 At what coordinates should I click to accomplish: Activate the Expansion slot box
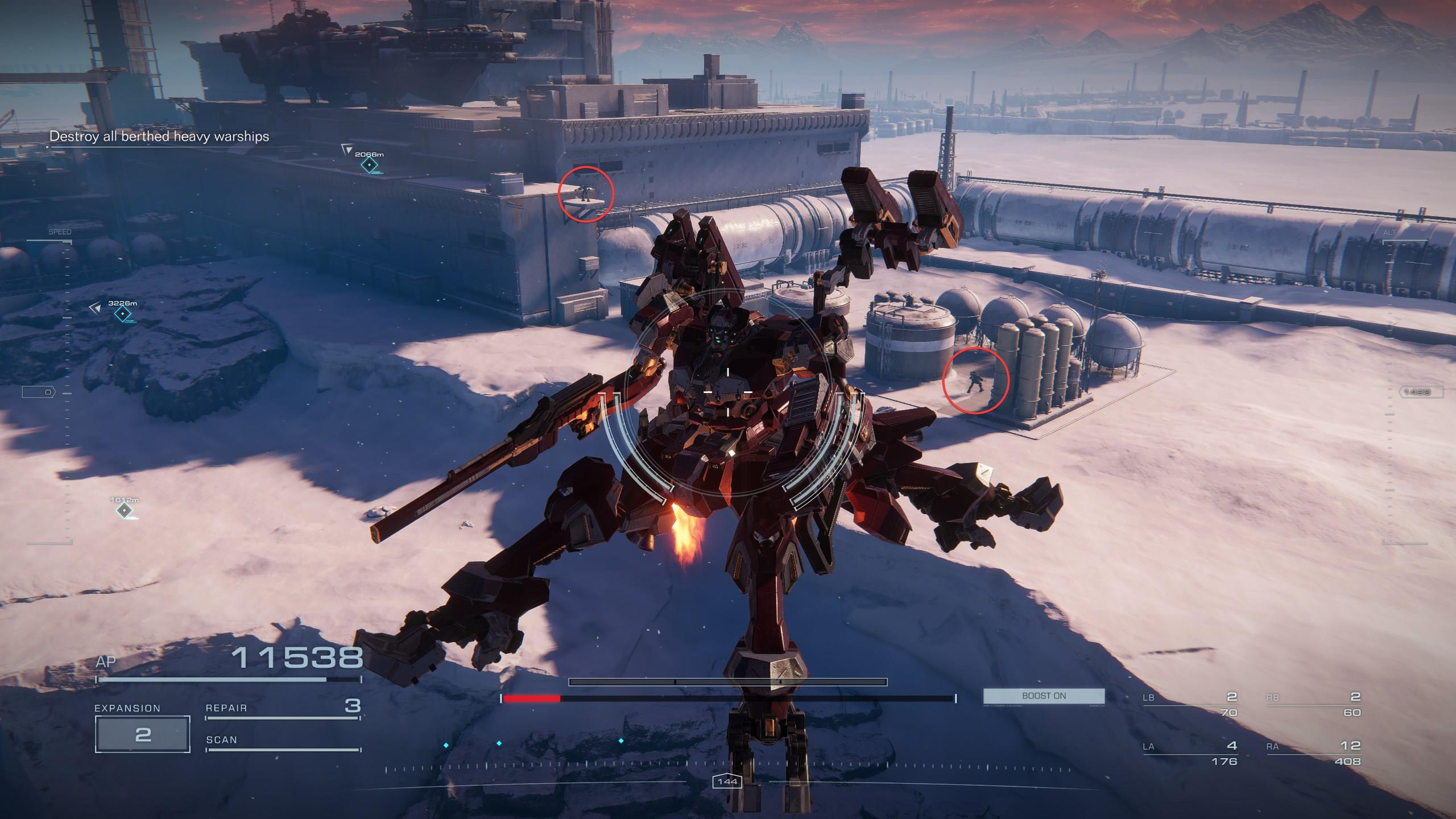click(x=142, y=734)
